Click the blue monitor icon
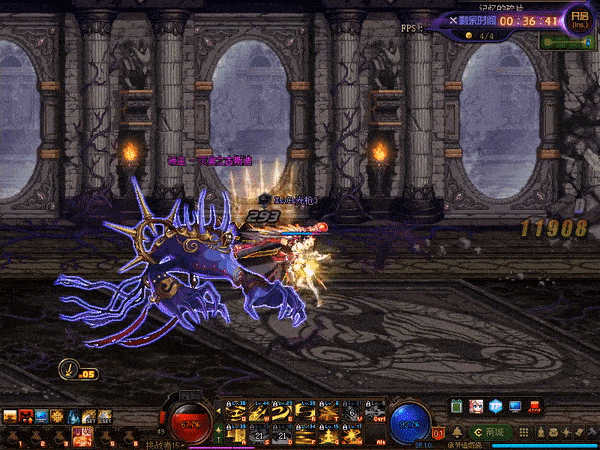The image size is (600, 450). click(515, 407)
